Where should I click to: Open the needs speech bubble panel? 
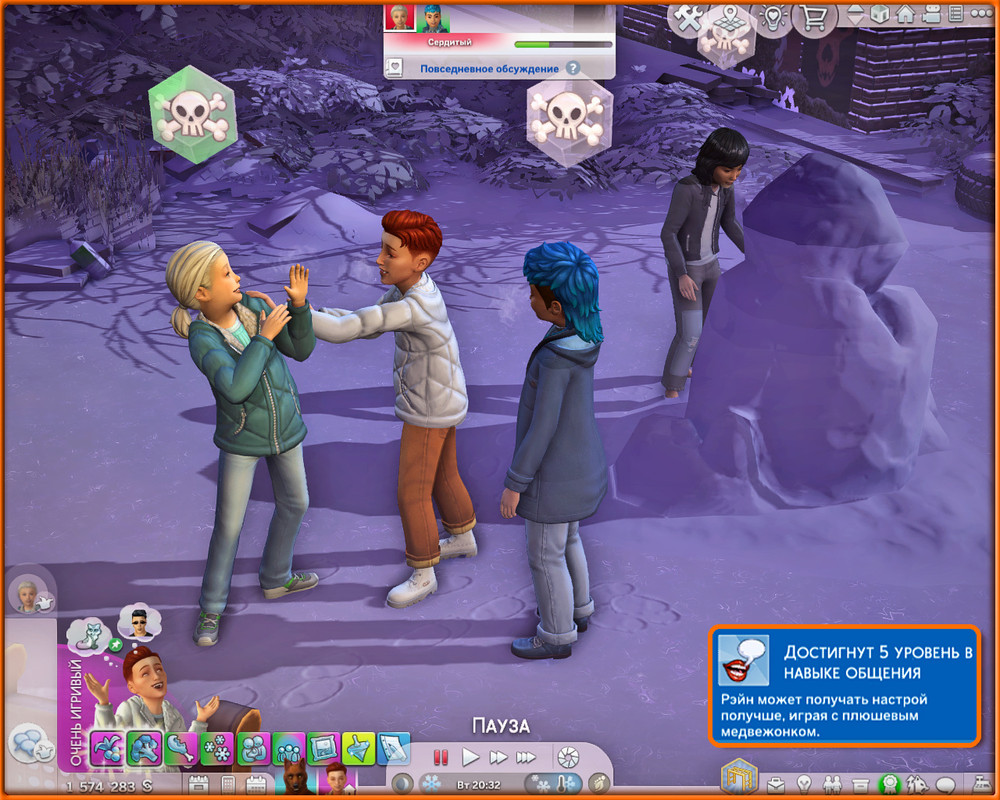point(944,783)
